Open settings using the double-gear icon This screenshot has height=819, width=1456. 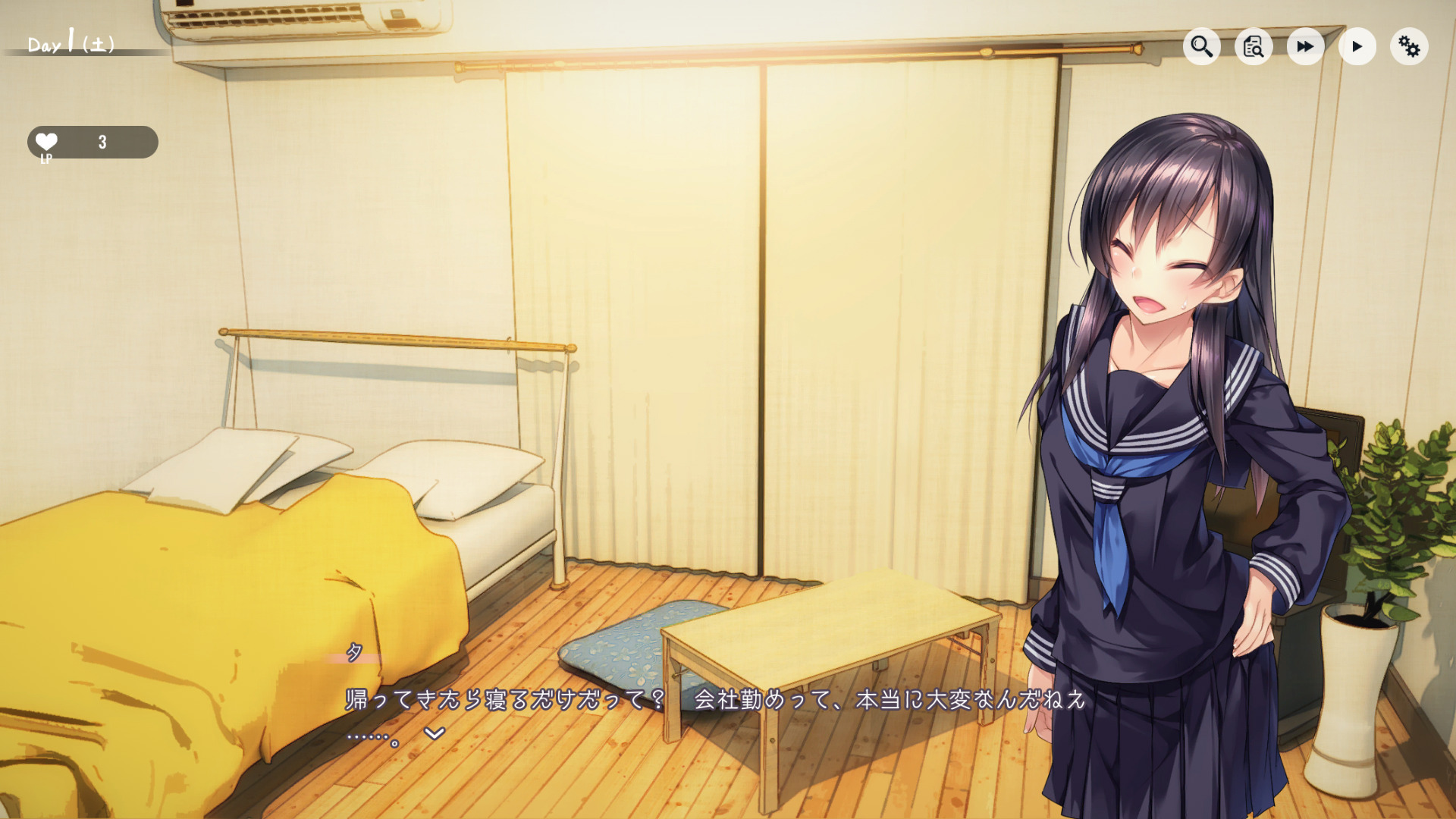(x=1409, y=46)
